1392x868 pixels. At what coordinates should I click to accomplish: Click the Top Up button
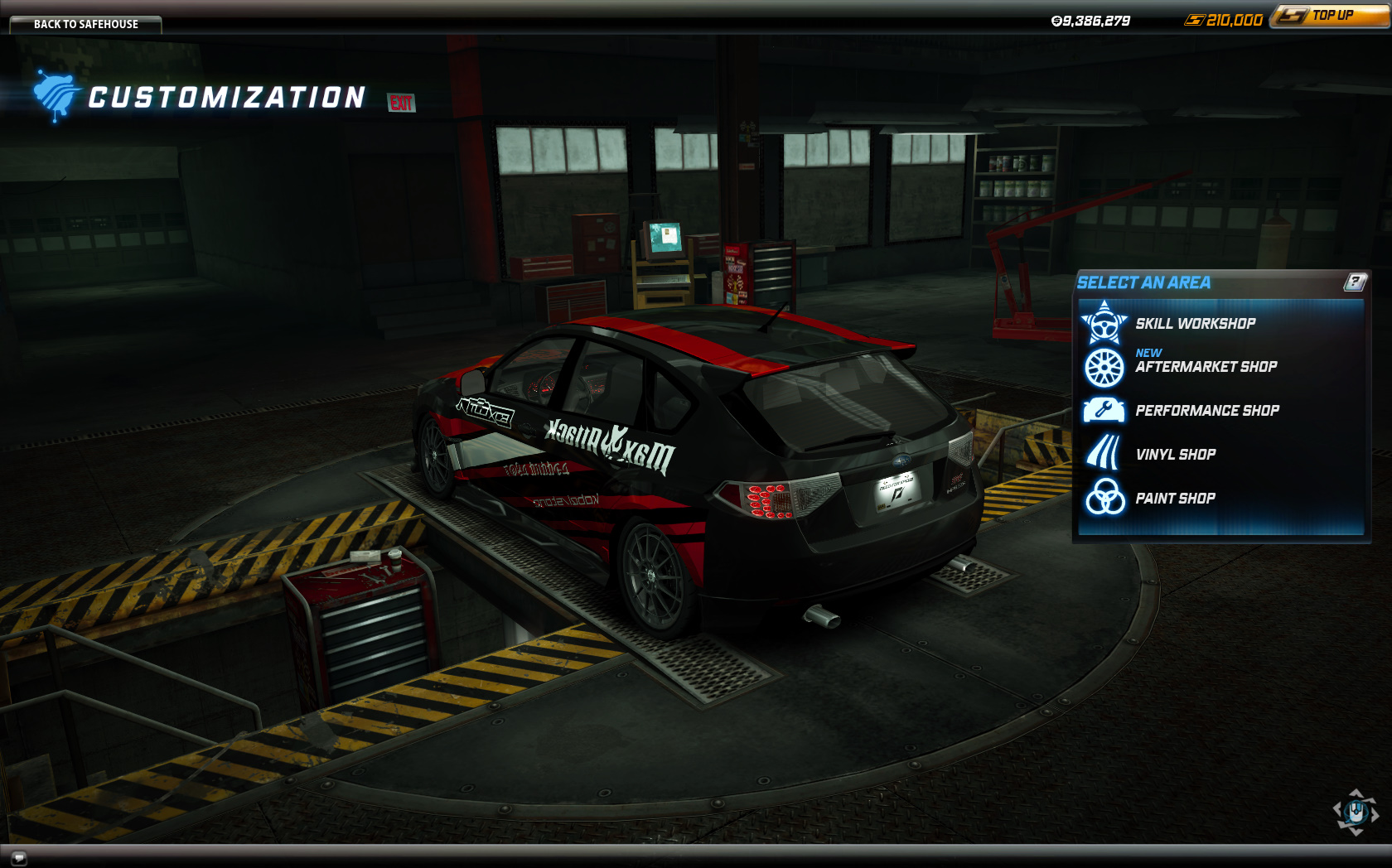pos(1329,16)
